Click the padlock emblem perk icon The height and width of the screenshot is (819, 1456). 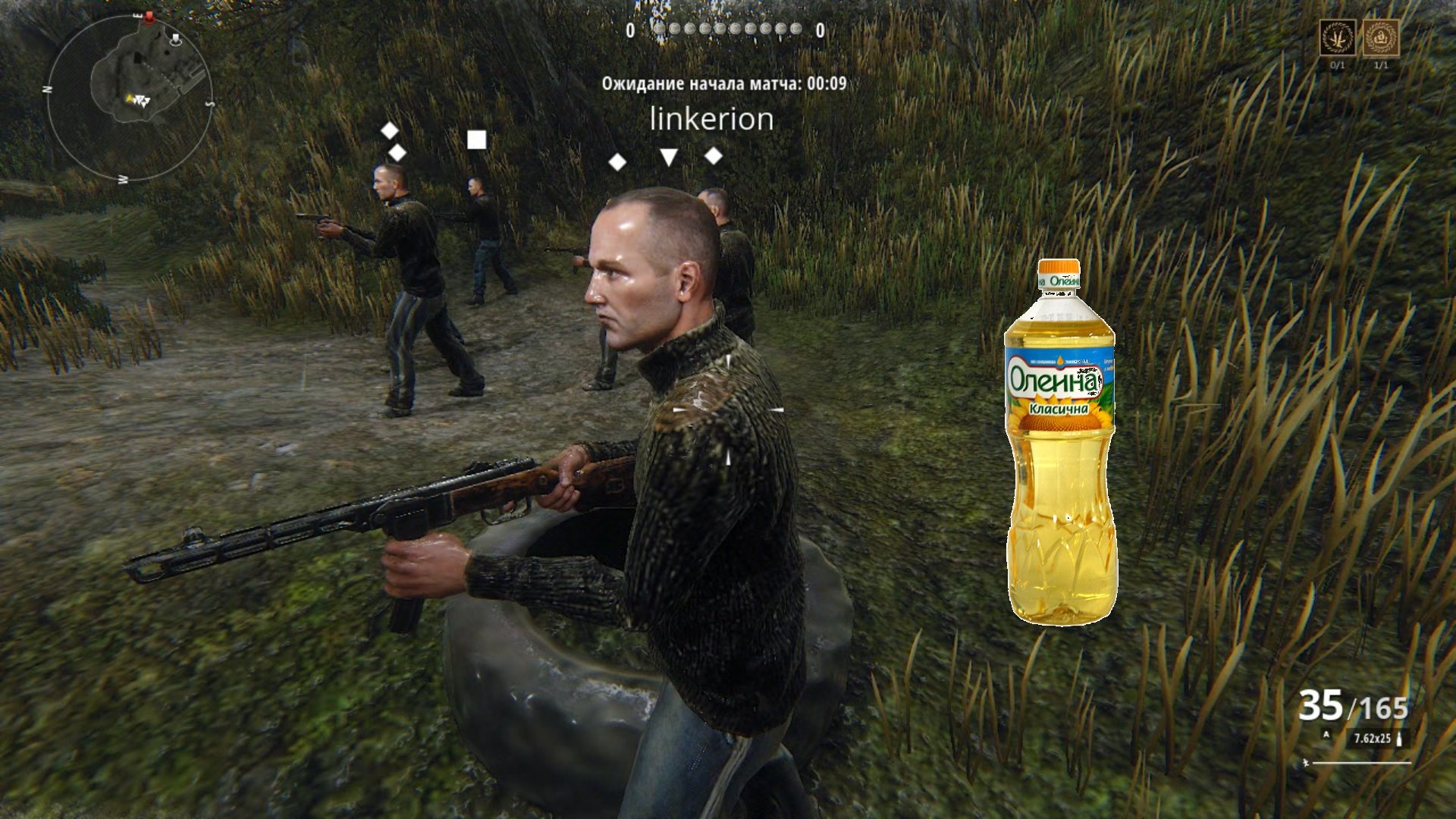1381,37
